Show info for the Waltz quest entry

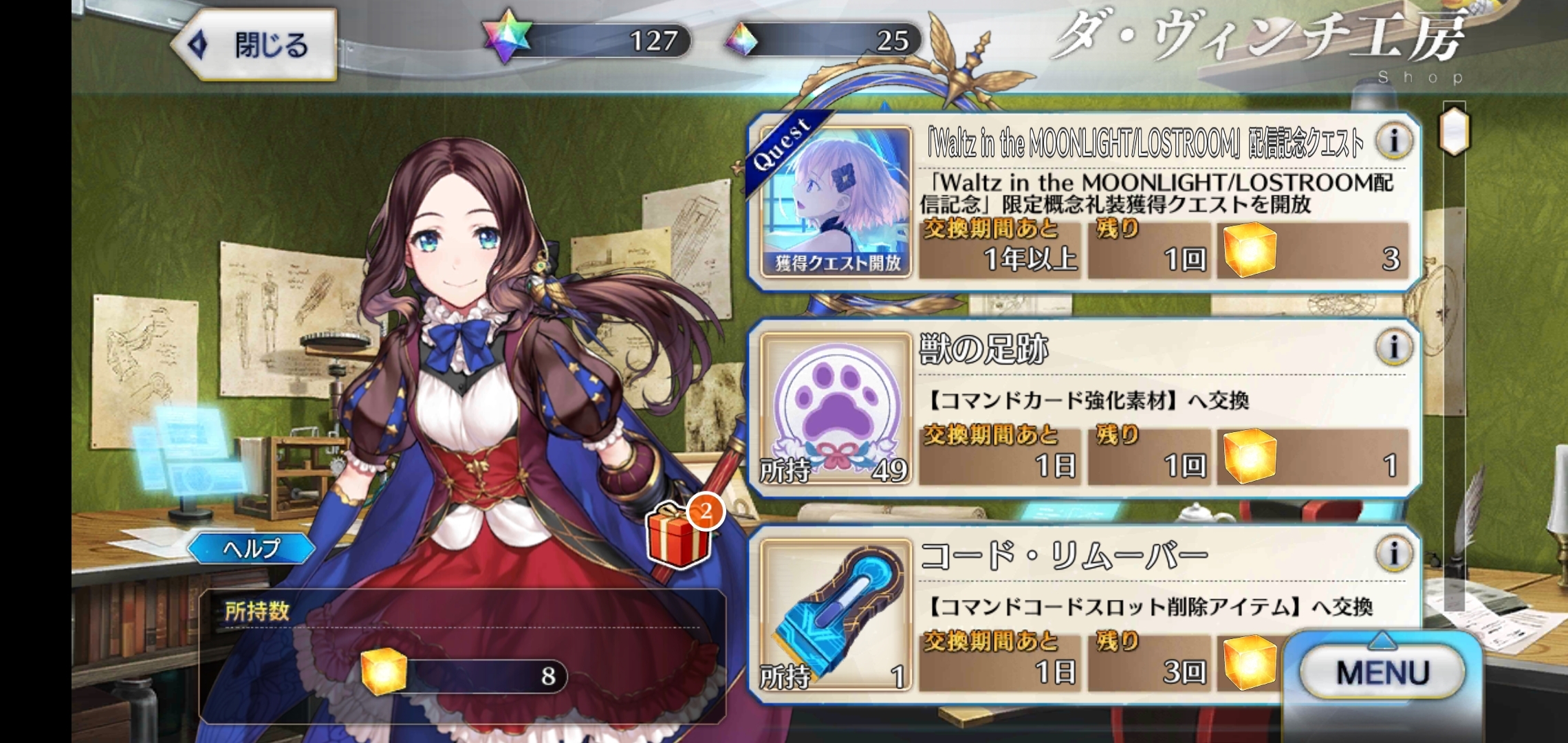(1393, 140)
